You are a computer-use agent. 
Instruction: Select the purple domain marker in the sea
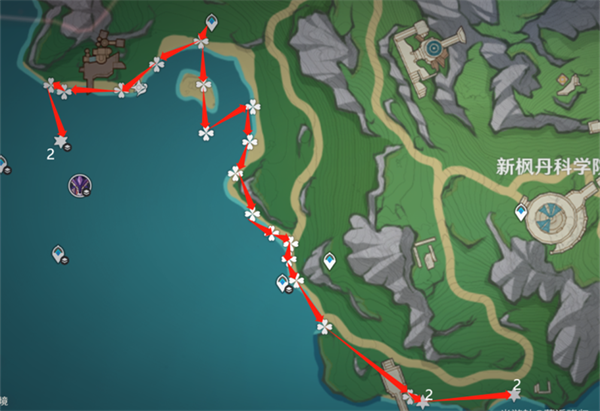tap(80, 184)
